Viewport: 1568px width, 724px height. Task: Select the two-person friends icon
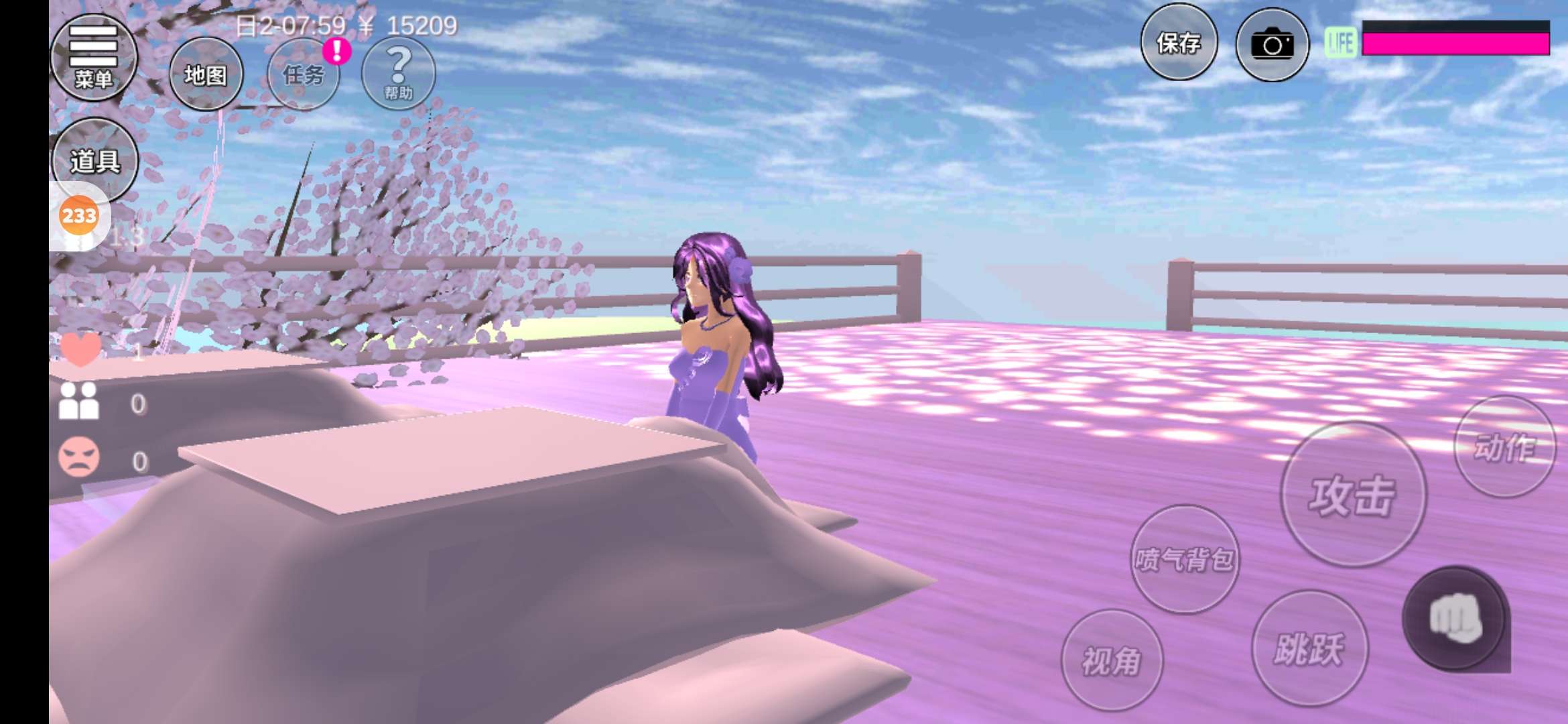(79, 402)
